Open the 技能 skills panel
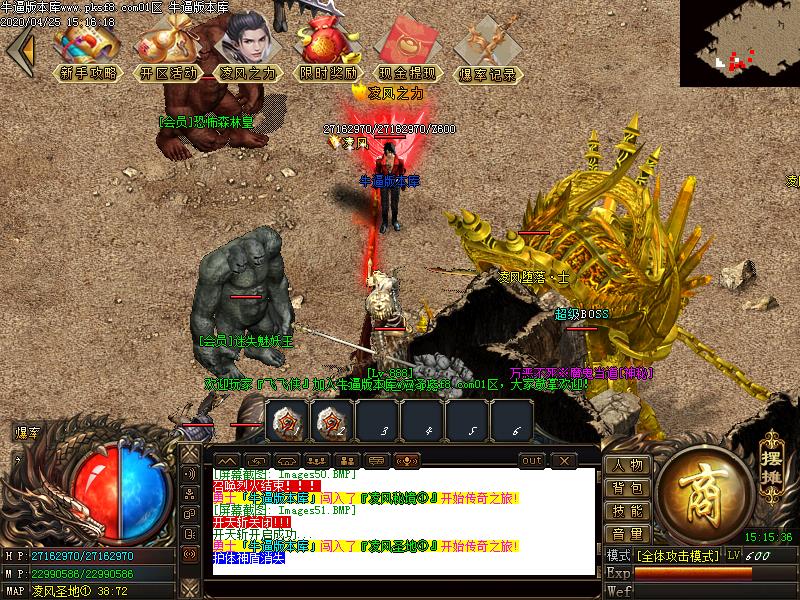 pos(628,511)
